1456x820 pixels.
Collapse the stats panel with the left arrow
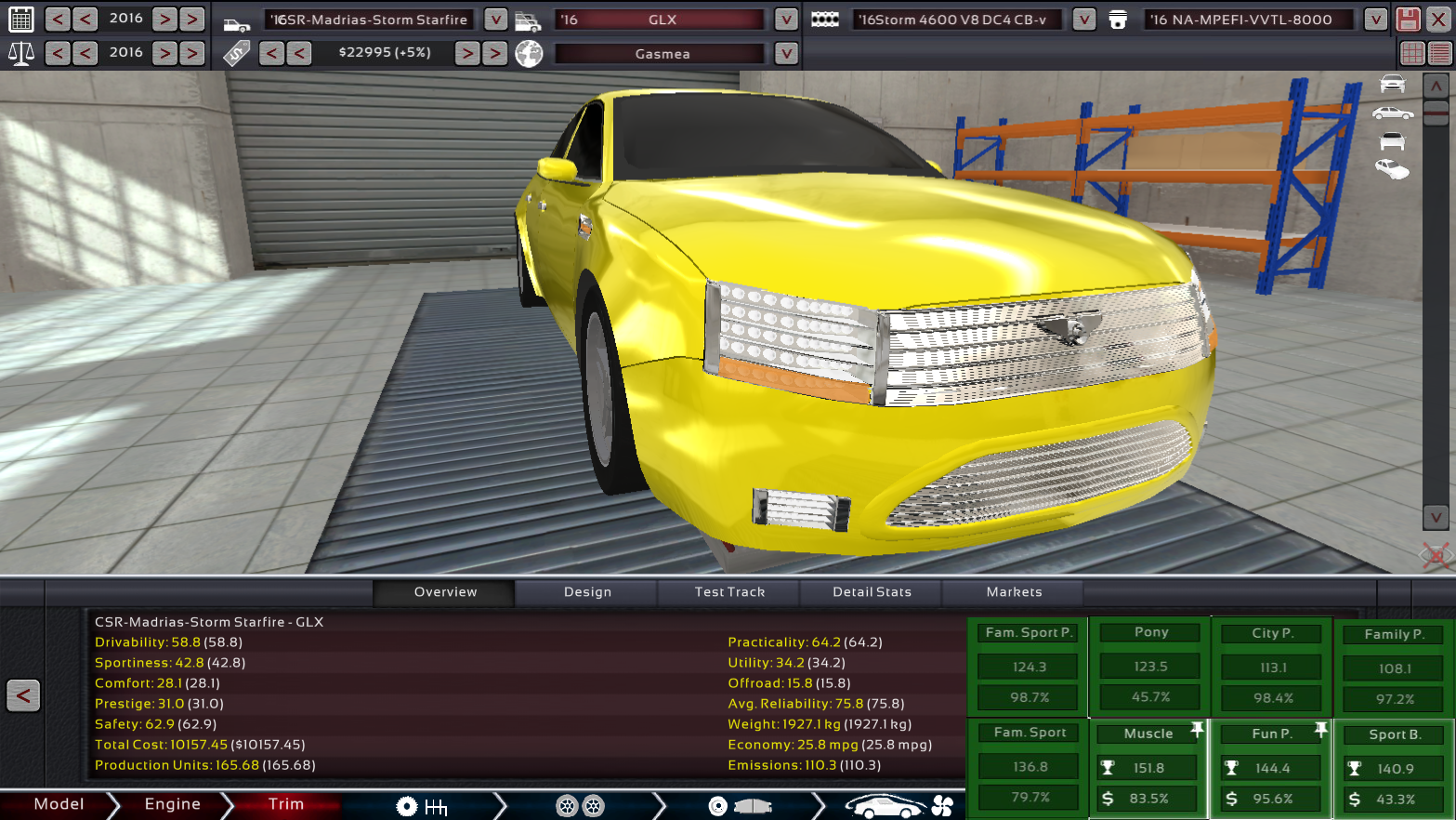click(22, 695)
